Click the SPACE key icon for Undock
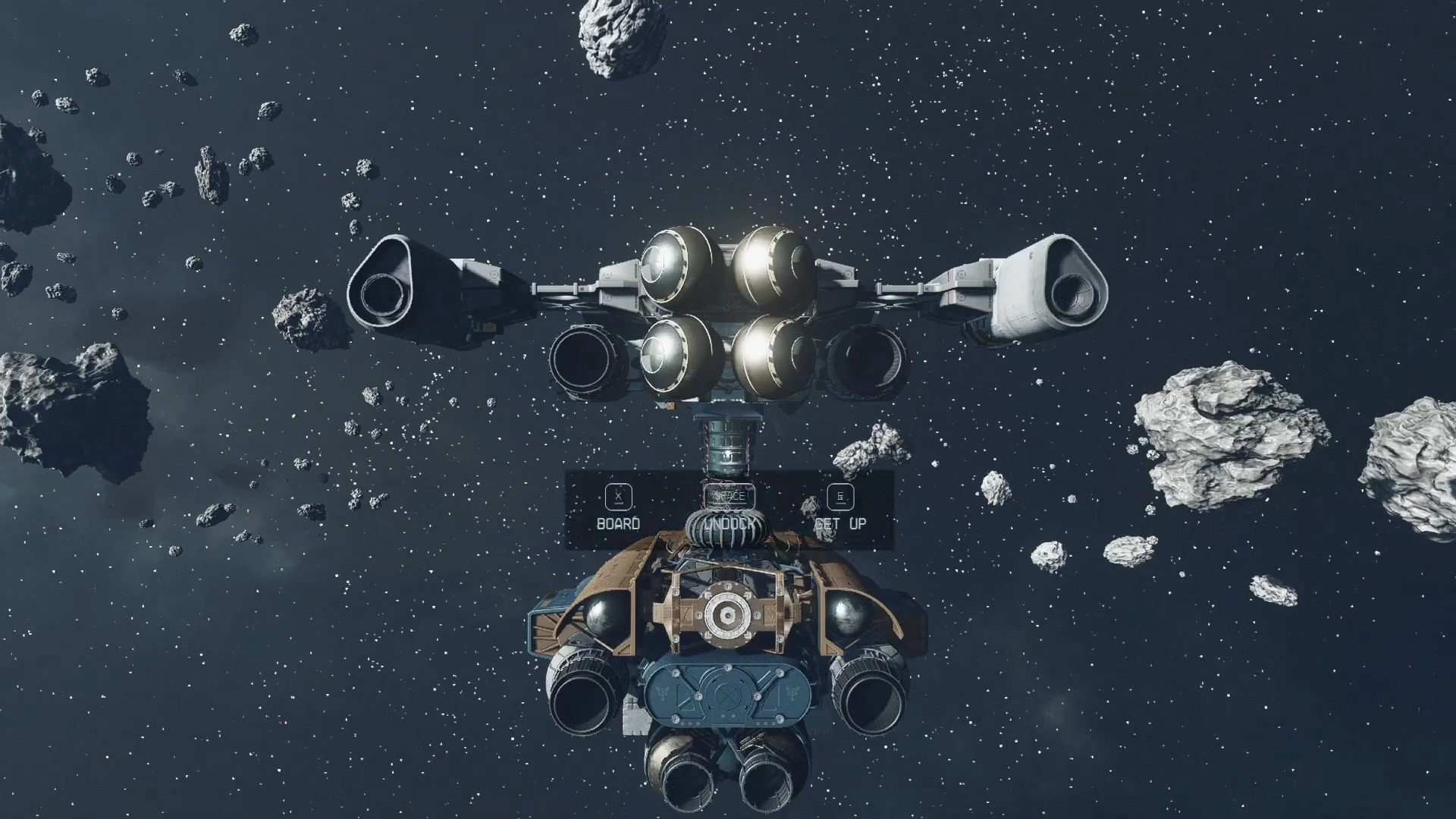 (730, 497)
